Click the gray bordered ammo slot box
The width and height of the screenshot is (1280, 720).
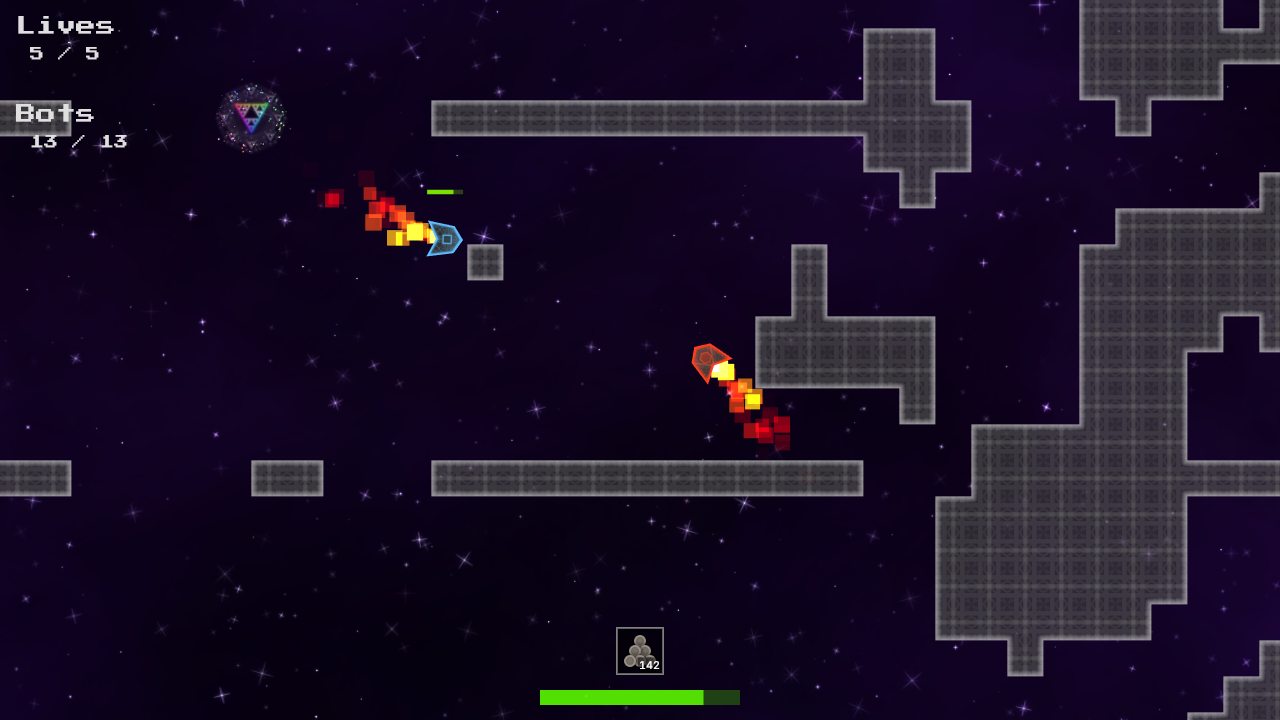638,651
